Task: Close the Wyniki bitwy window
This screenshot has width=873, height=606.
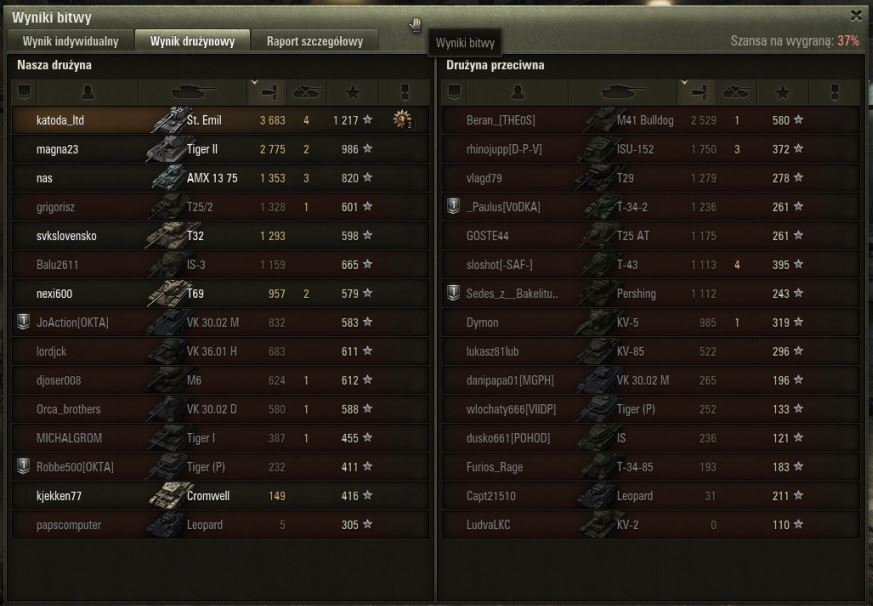Action: (x=855, y=15)
